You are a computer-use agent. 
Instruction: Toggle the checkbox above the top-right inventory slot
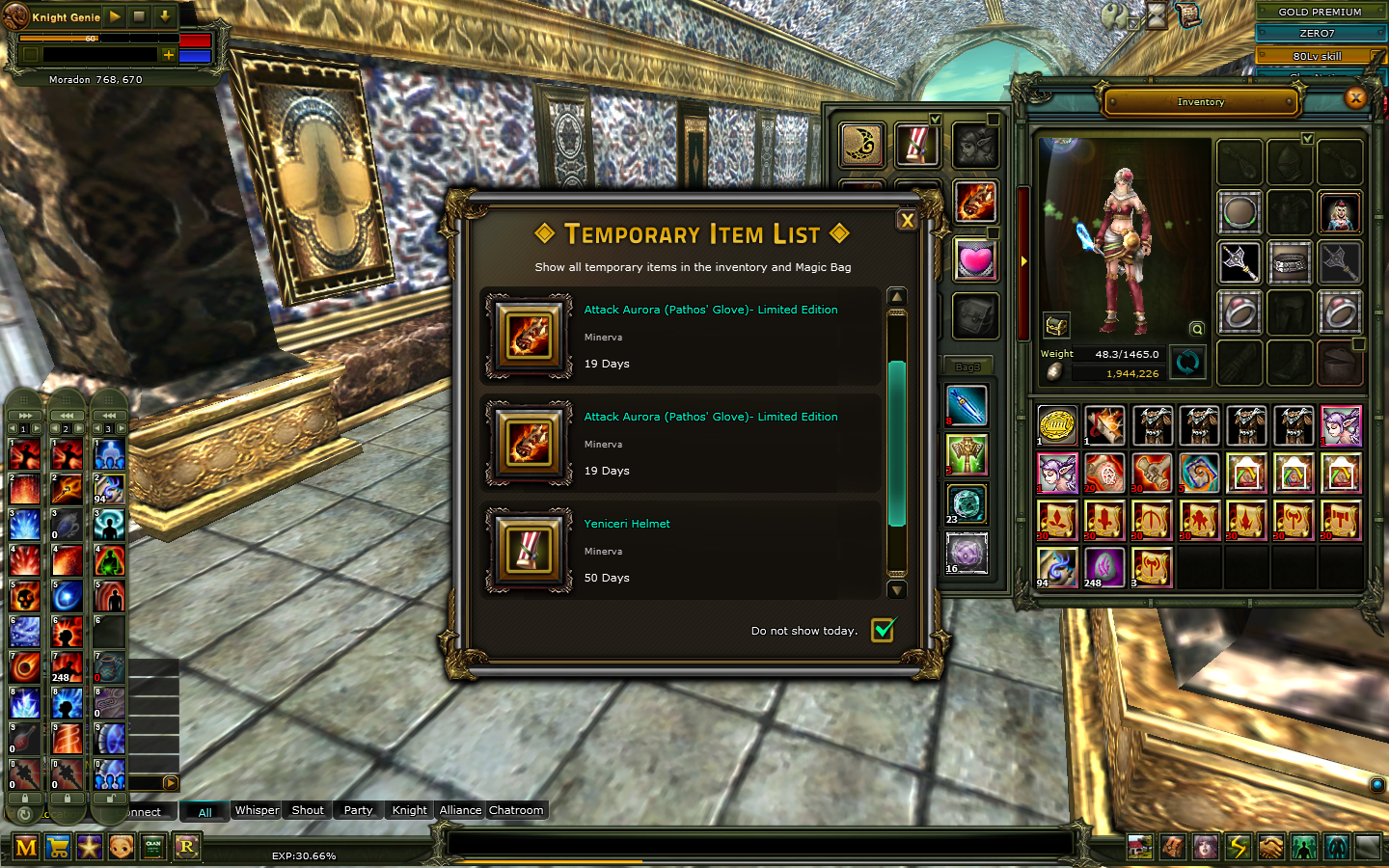[1308, 138]
